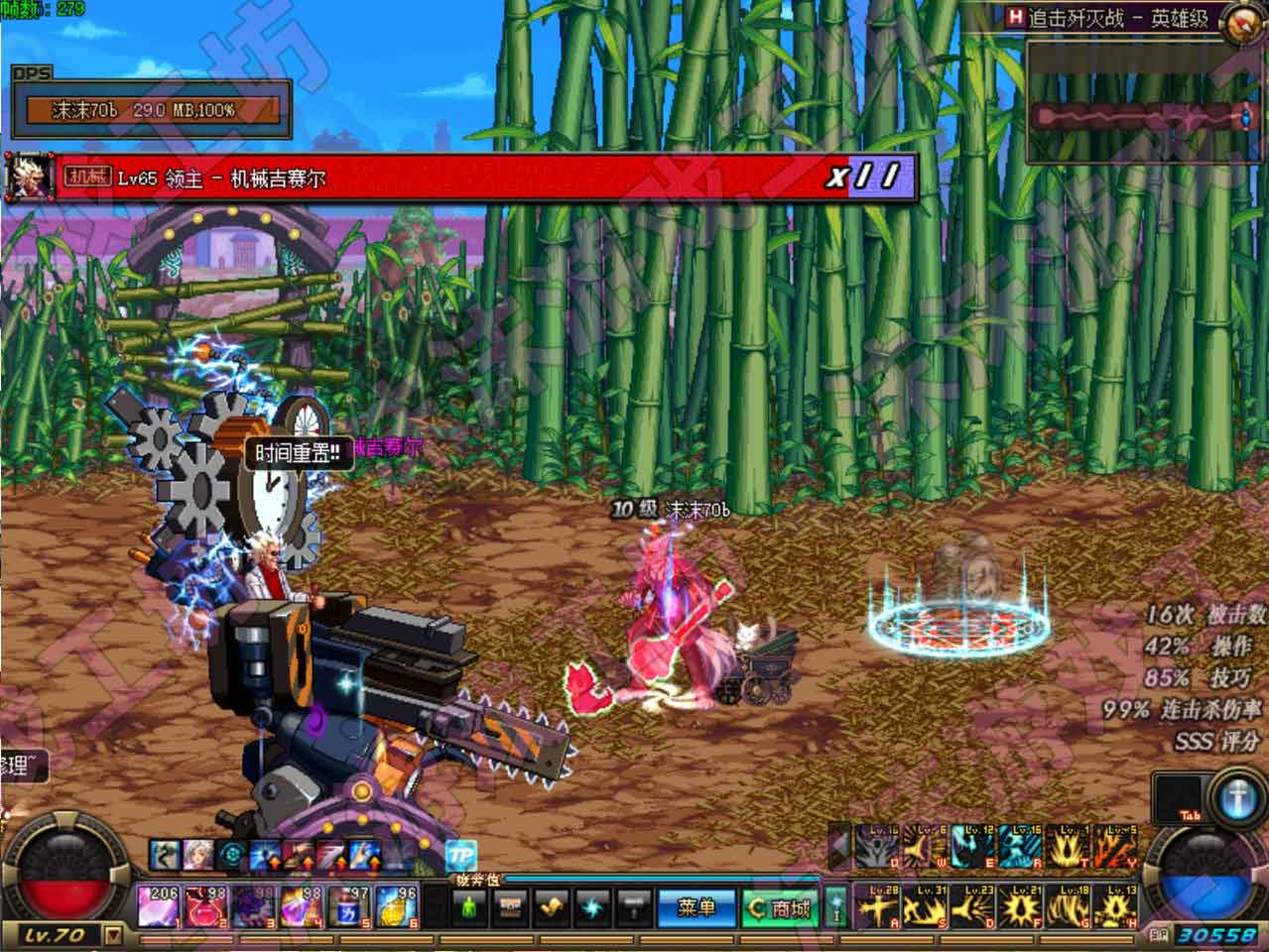Activate the cyan skull skill on key R

(1020, 849)
